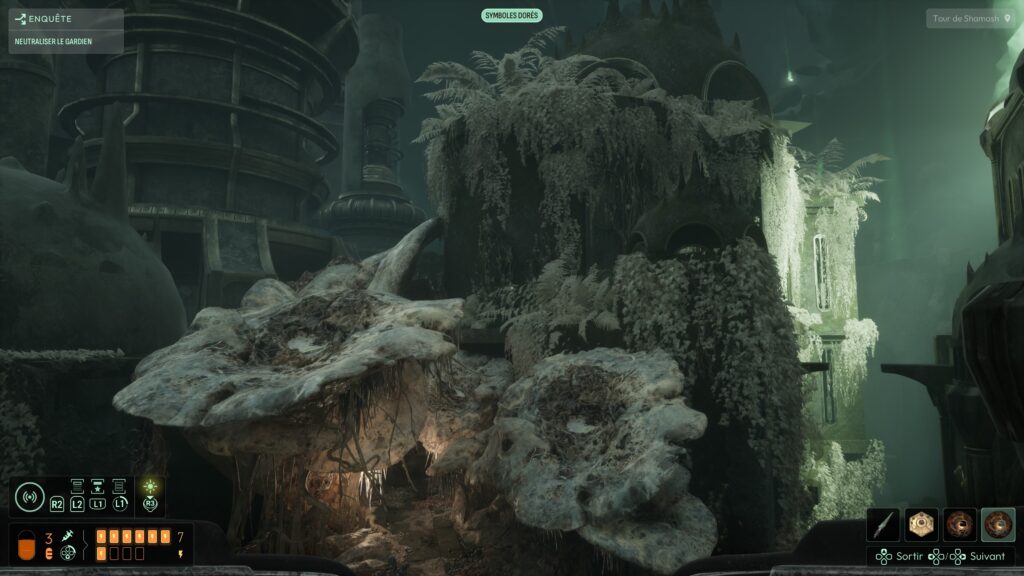Activate the circular signal scanner icon

coord(30,496)
